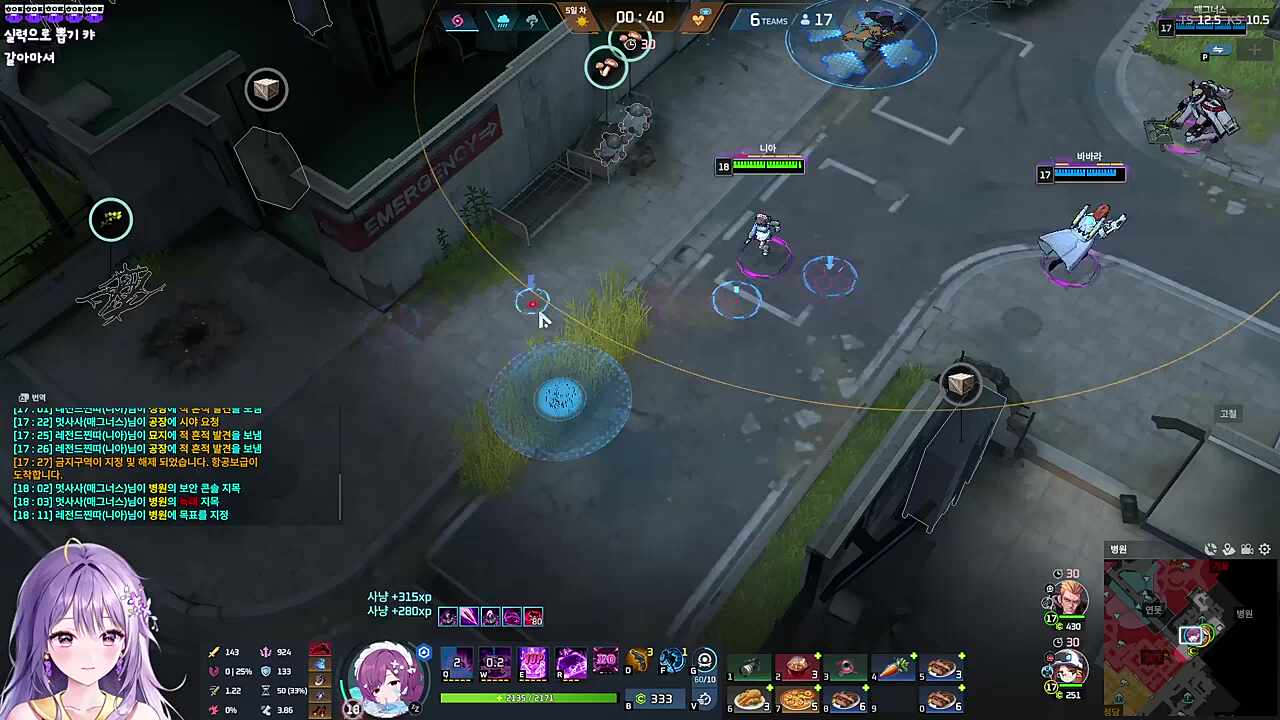Click the green HP bar showing 2135/2171
The height and width of the screenshot is (720, 1280).
528,697
